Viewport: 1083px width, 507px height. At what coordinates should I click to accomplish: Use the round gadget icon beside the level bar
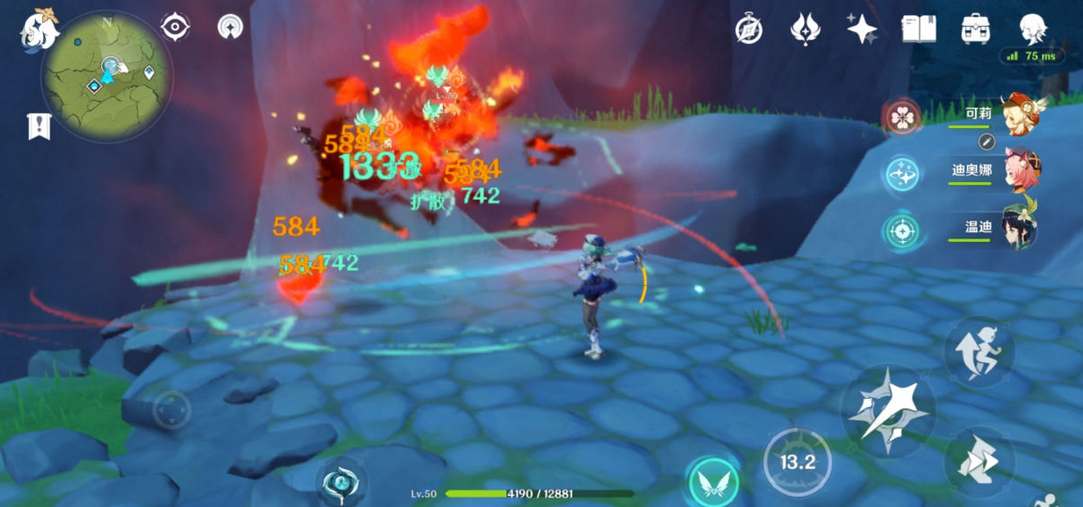point(342,482)
